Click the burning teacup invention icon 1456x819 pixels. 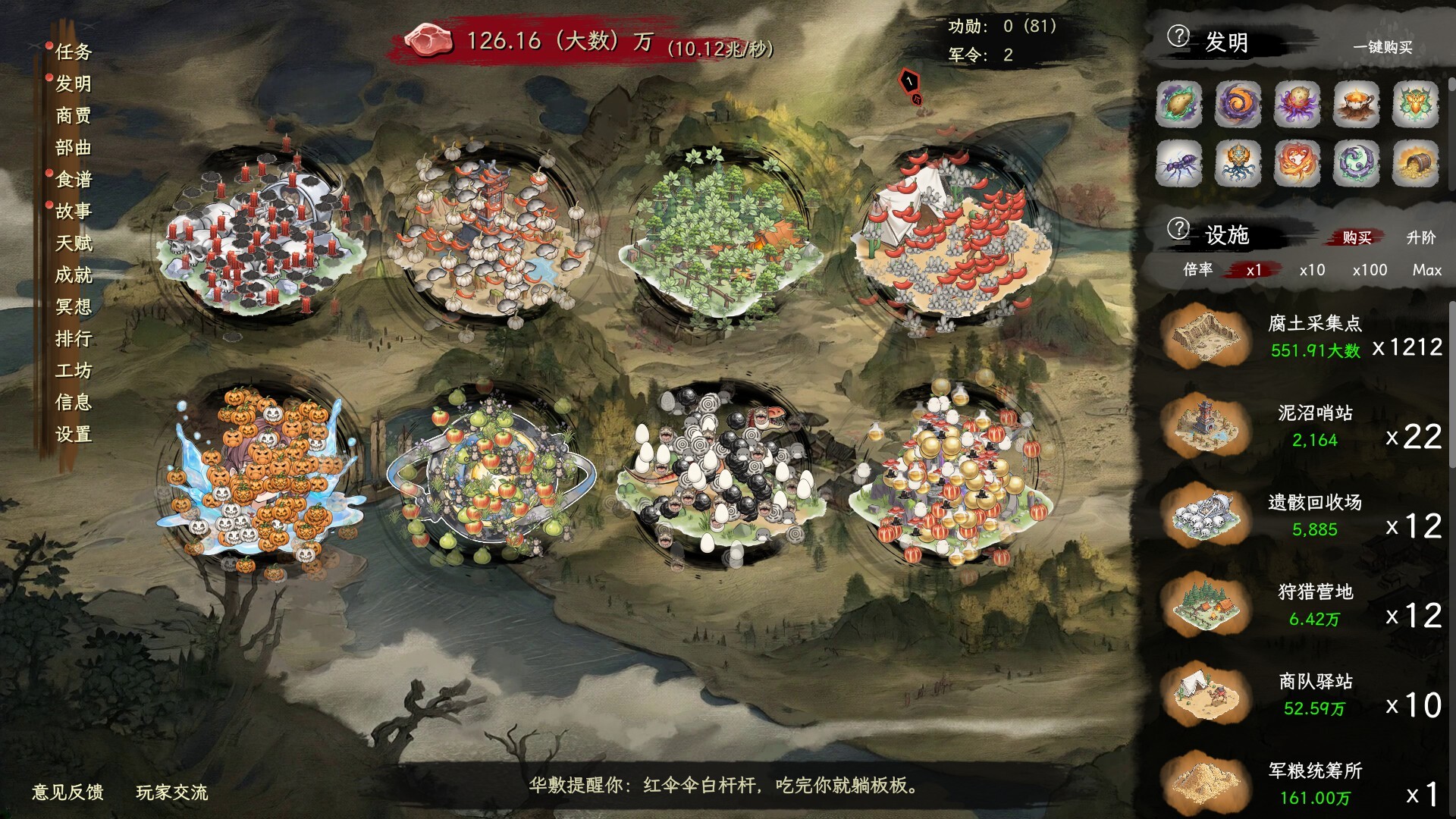[1356, 105]
